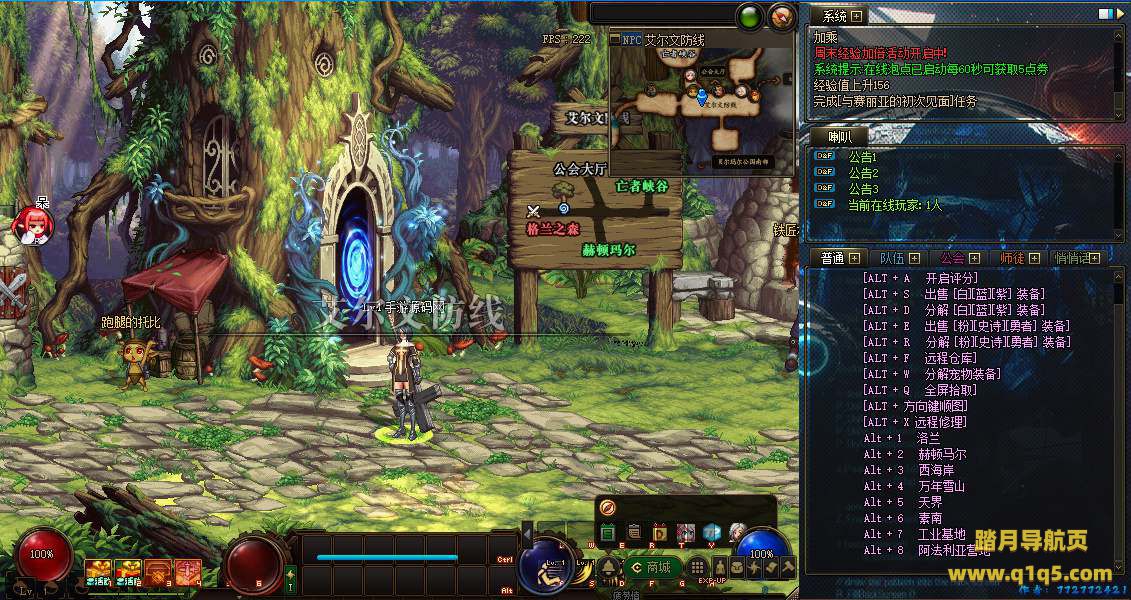The image size is (1131, 600).
Task: Toggle the NPC label on minimap header
Action: [x=631, y=40]
